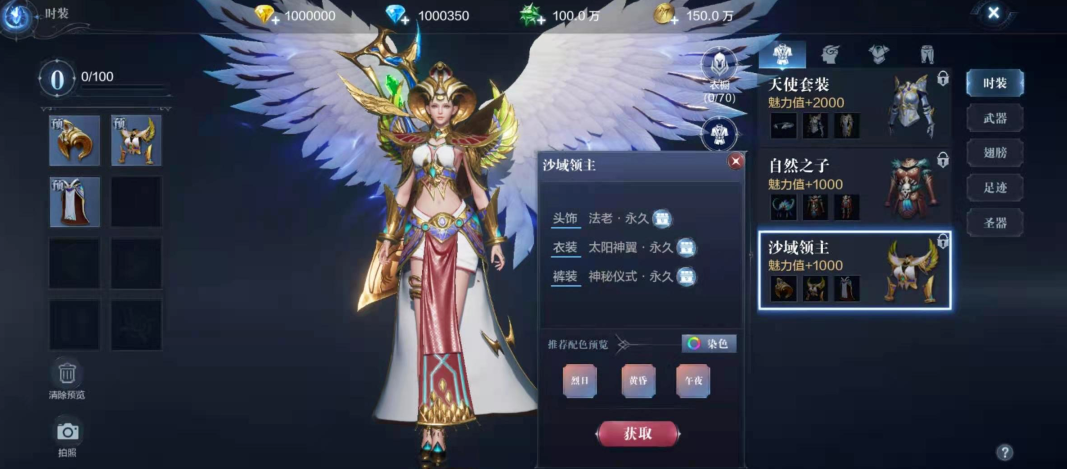Select the preview red skirt slot
1067x469 pixels.
(x=75, y=202)
